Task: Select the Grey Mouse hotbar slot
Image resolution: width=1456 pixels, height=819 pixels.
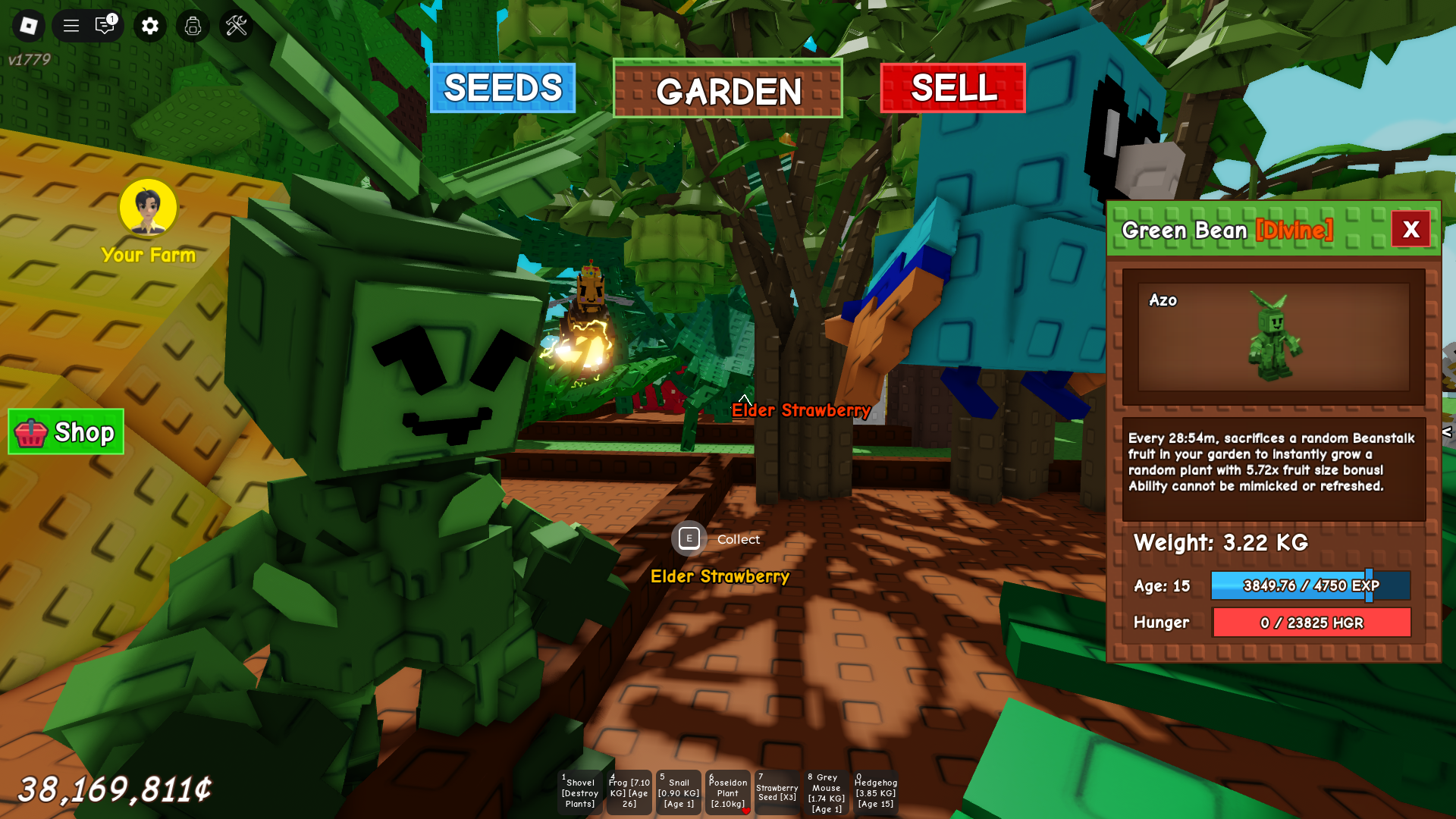Action: click(827, 792)
